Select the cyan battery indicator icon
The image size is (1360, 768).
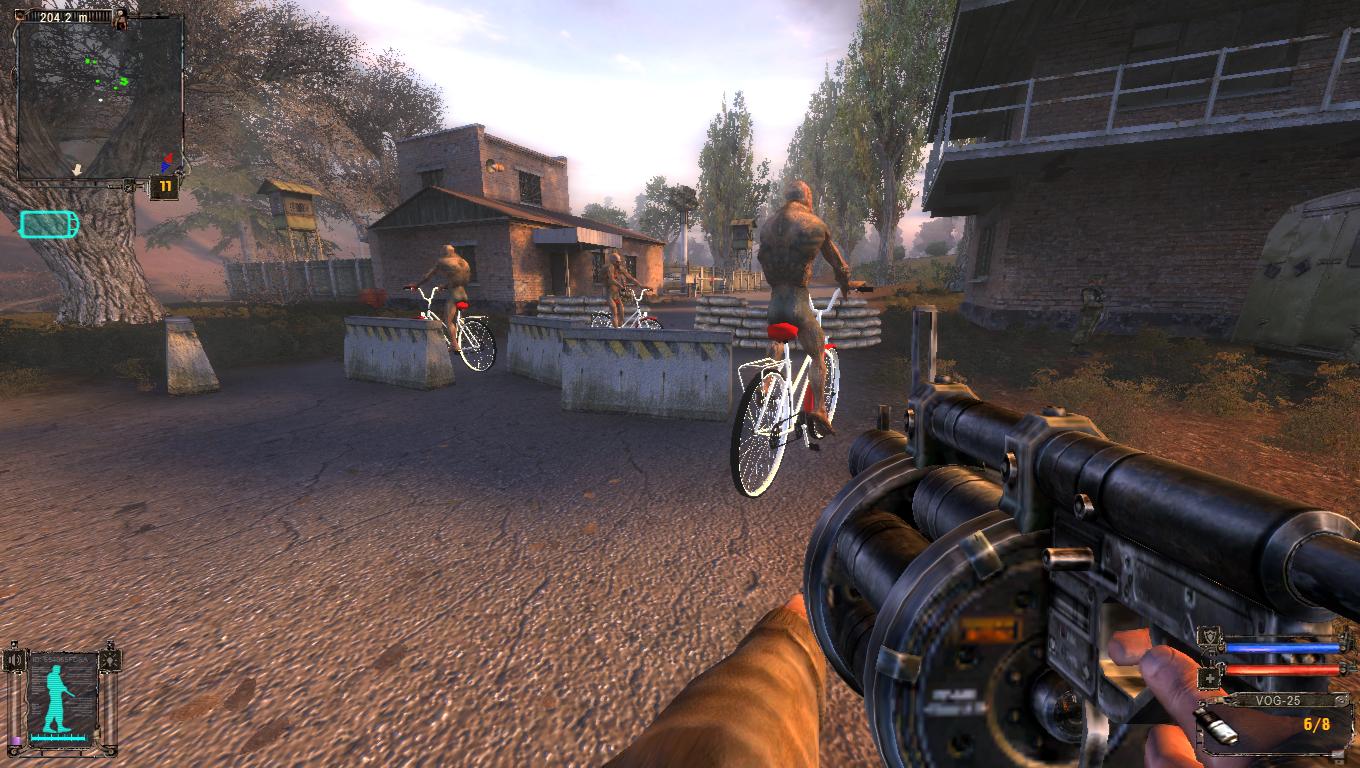click(48, 224)
